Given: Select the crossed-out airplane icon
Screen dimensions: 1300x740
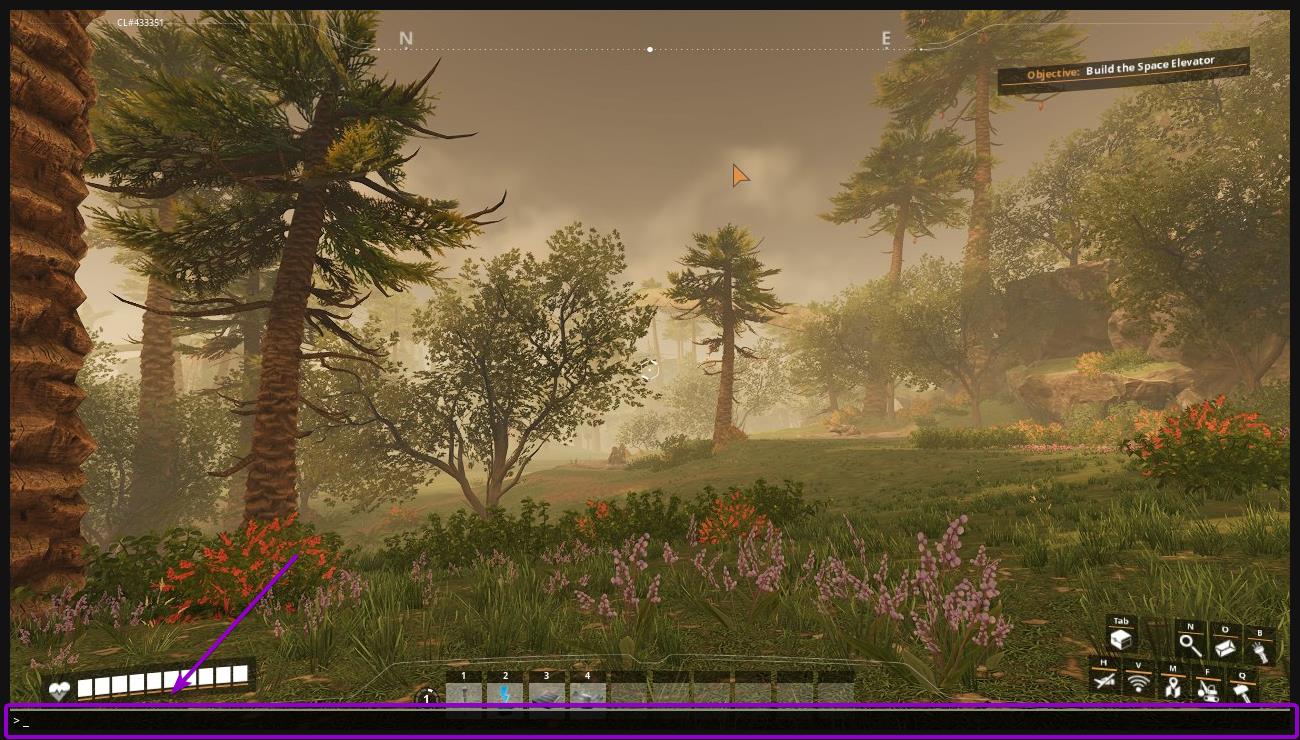Looking at the screenshot, I should point(1104,680).
